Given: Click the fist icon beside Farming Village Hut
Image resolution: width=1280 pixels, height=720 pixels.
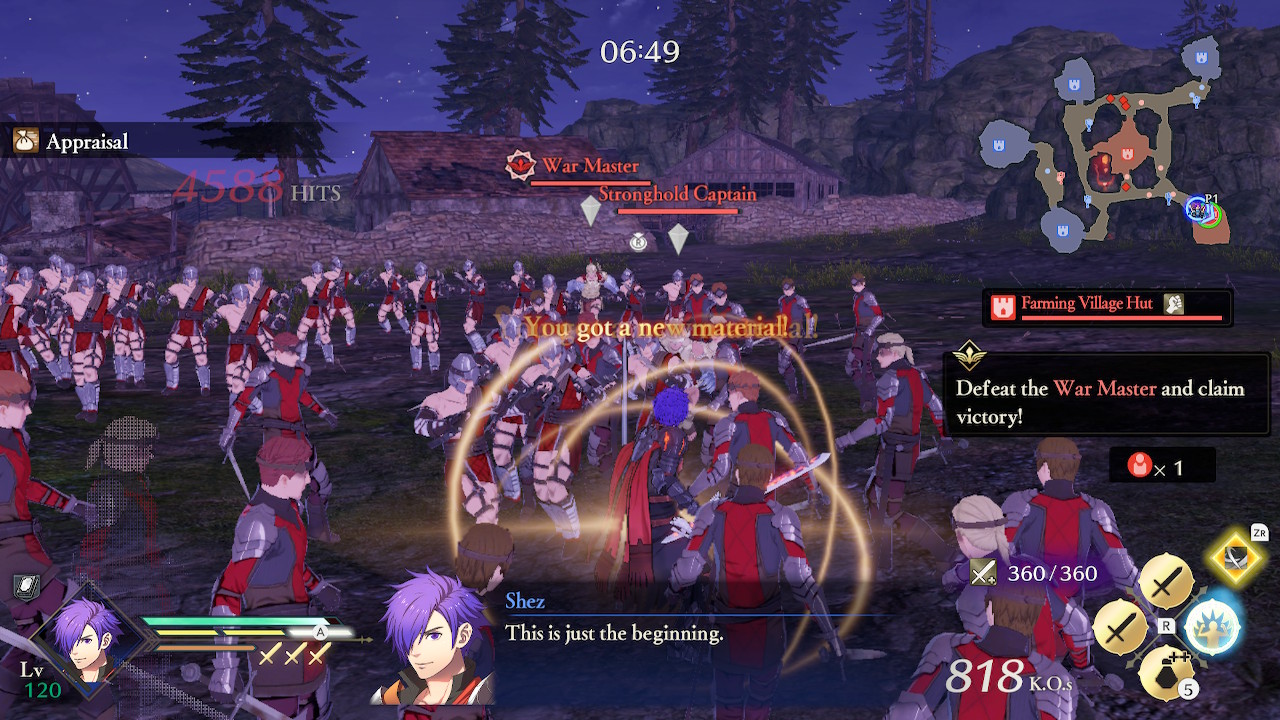Looking at the screenshot, I should coord(1173,305).
